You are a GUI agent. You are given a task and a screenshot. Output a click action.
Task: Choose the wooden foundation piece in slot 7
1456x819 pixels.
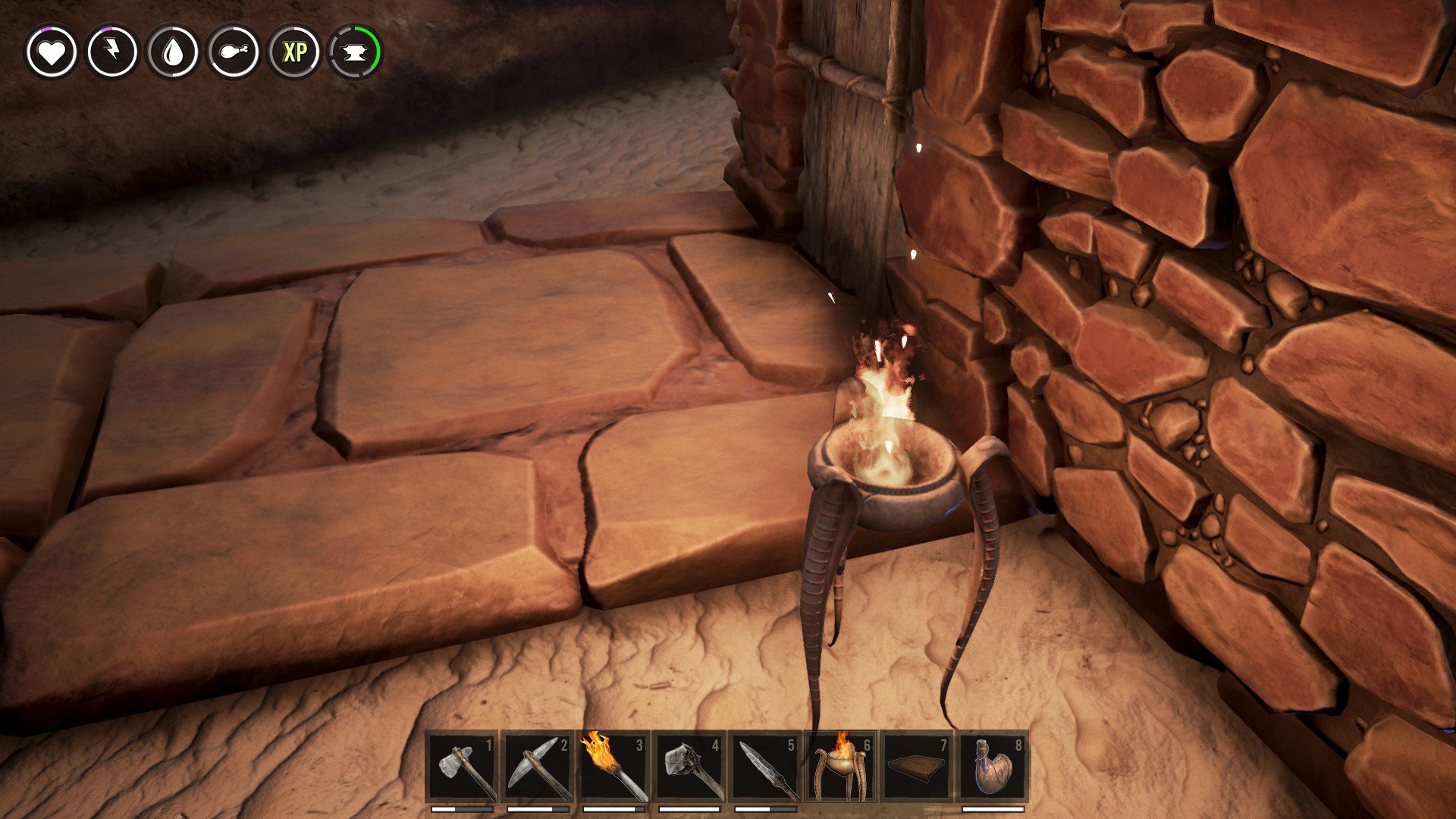[918, 767]
